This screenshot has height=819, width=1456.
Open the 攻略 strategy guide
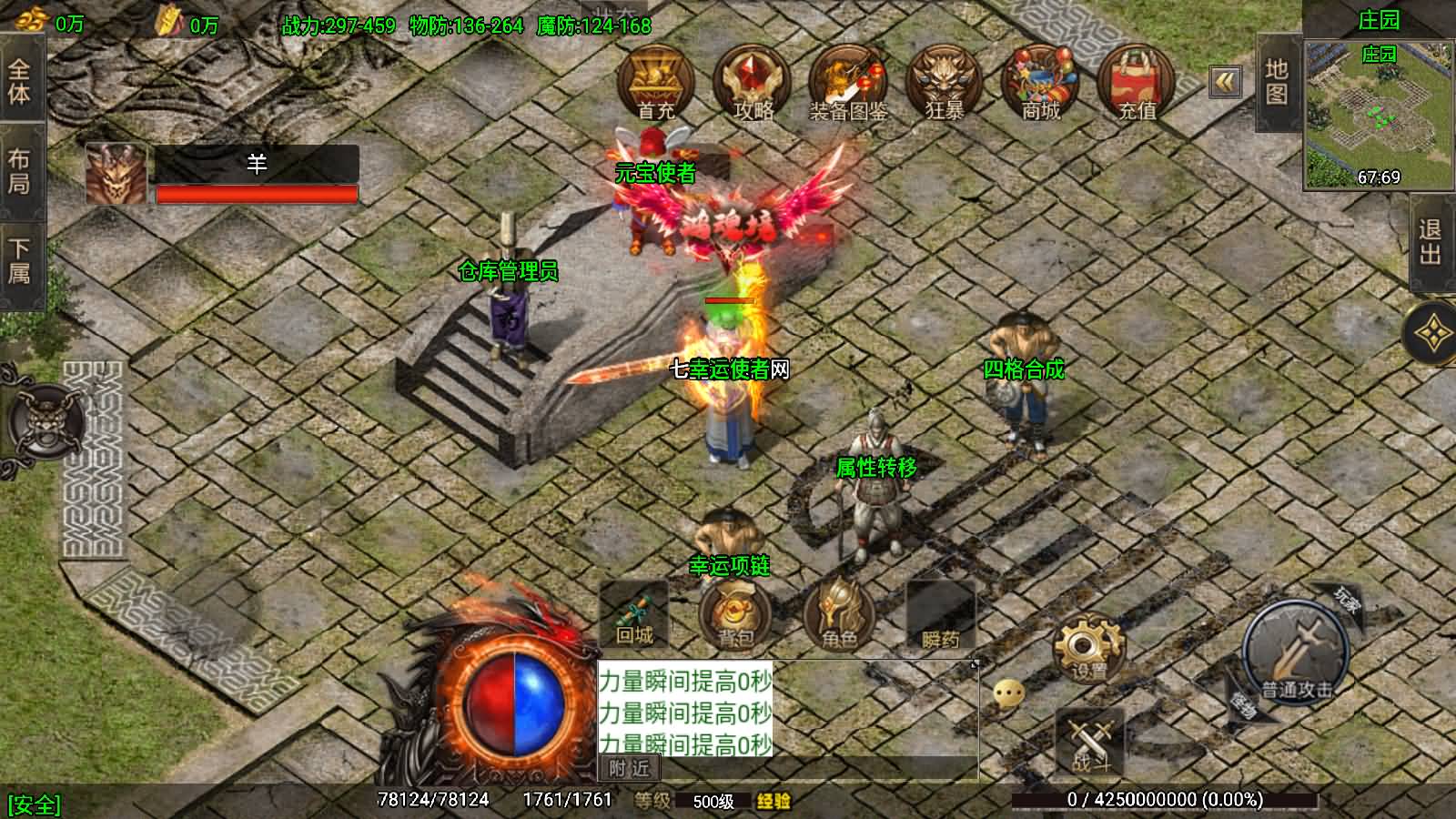click(753, 83)
